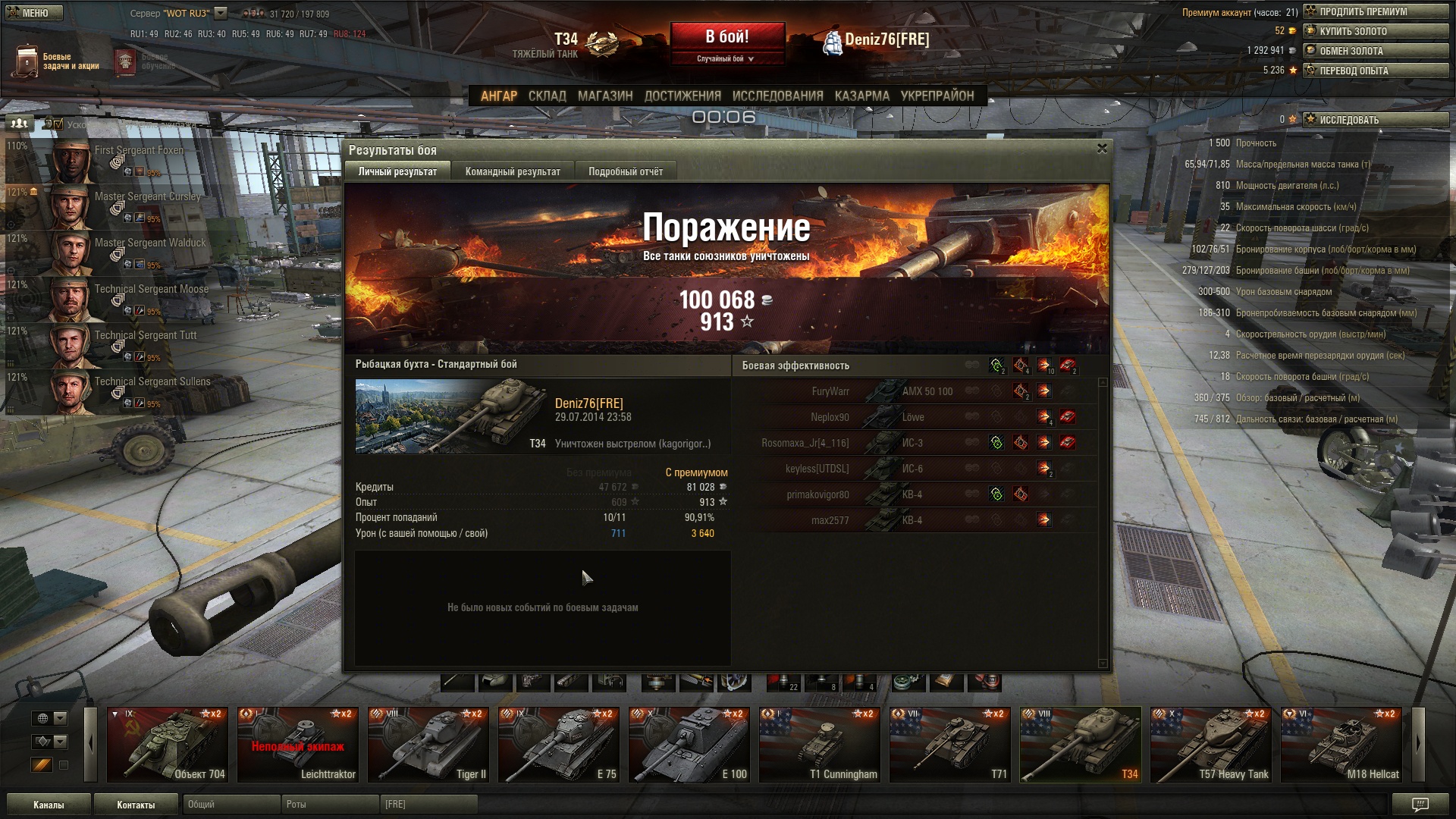Select the Личный результат tab

(x=397, y=172)
